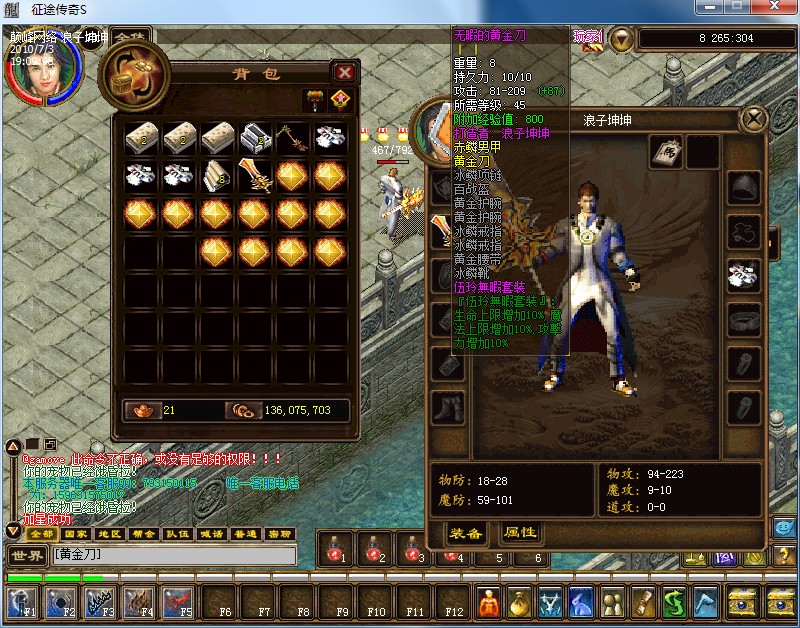The height and width of the screenshot is (628, 800).
Task: Close the 背包 backpack window
Action: (x=345, y=72)
